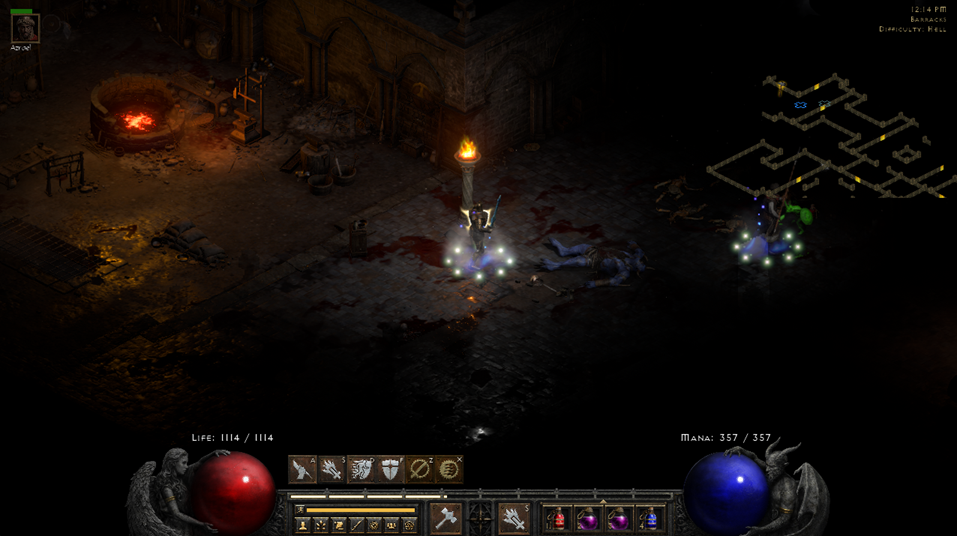
Task: Drink the blue mana potion from the belt
Action: point(651,519)
